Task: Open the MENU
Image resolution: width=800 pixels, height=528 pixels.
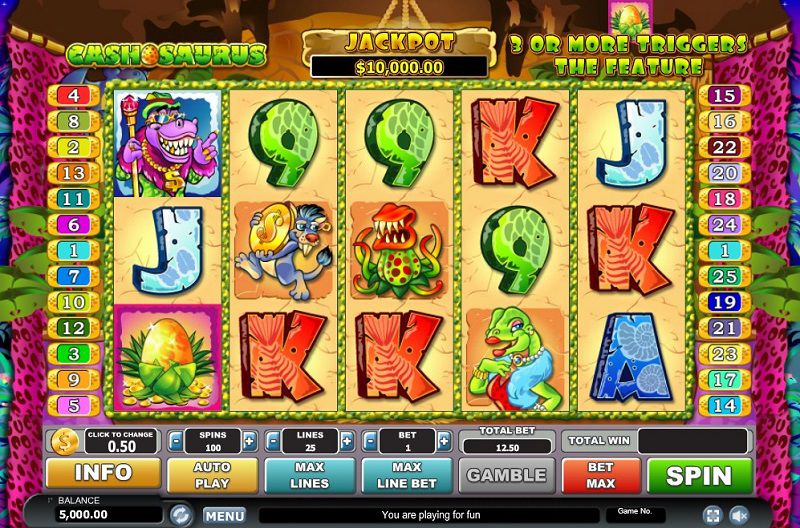Action: (224, 516)
